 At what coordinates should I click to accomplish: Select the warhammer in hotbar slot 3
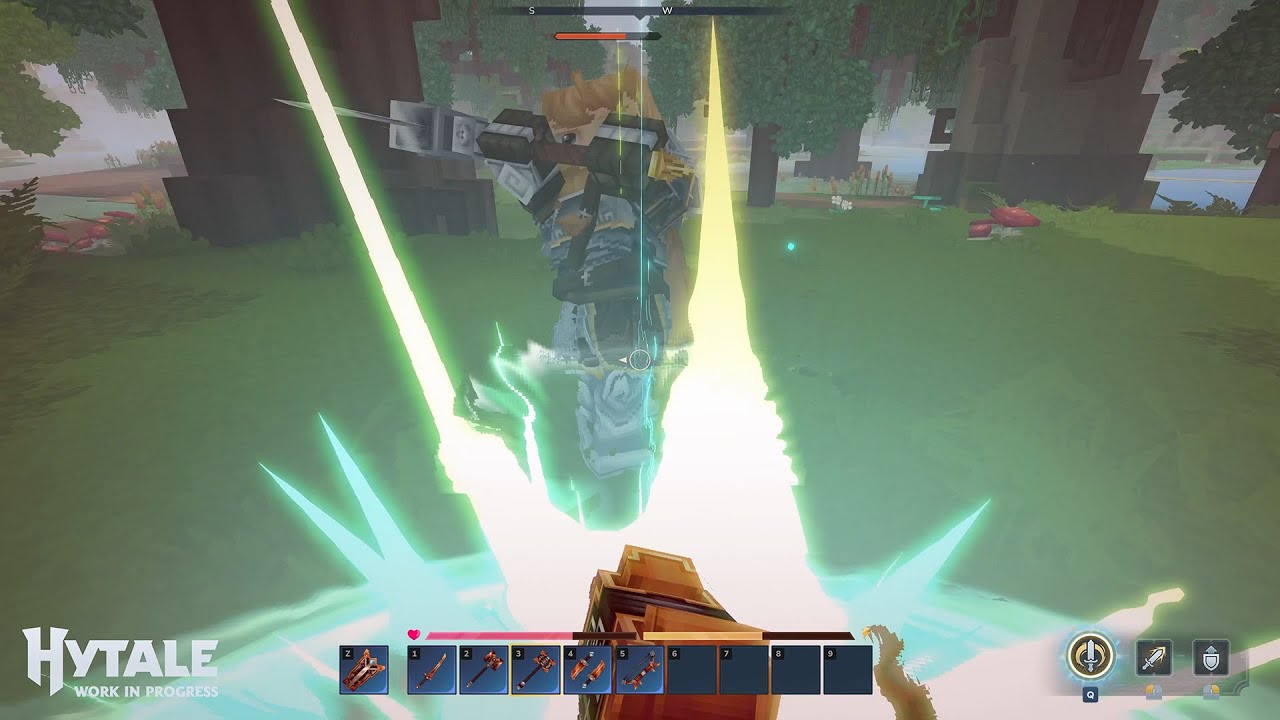[x=538, y=668]
